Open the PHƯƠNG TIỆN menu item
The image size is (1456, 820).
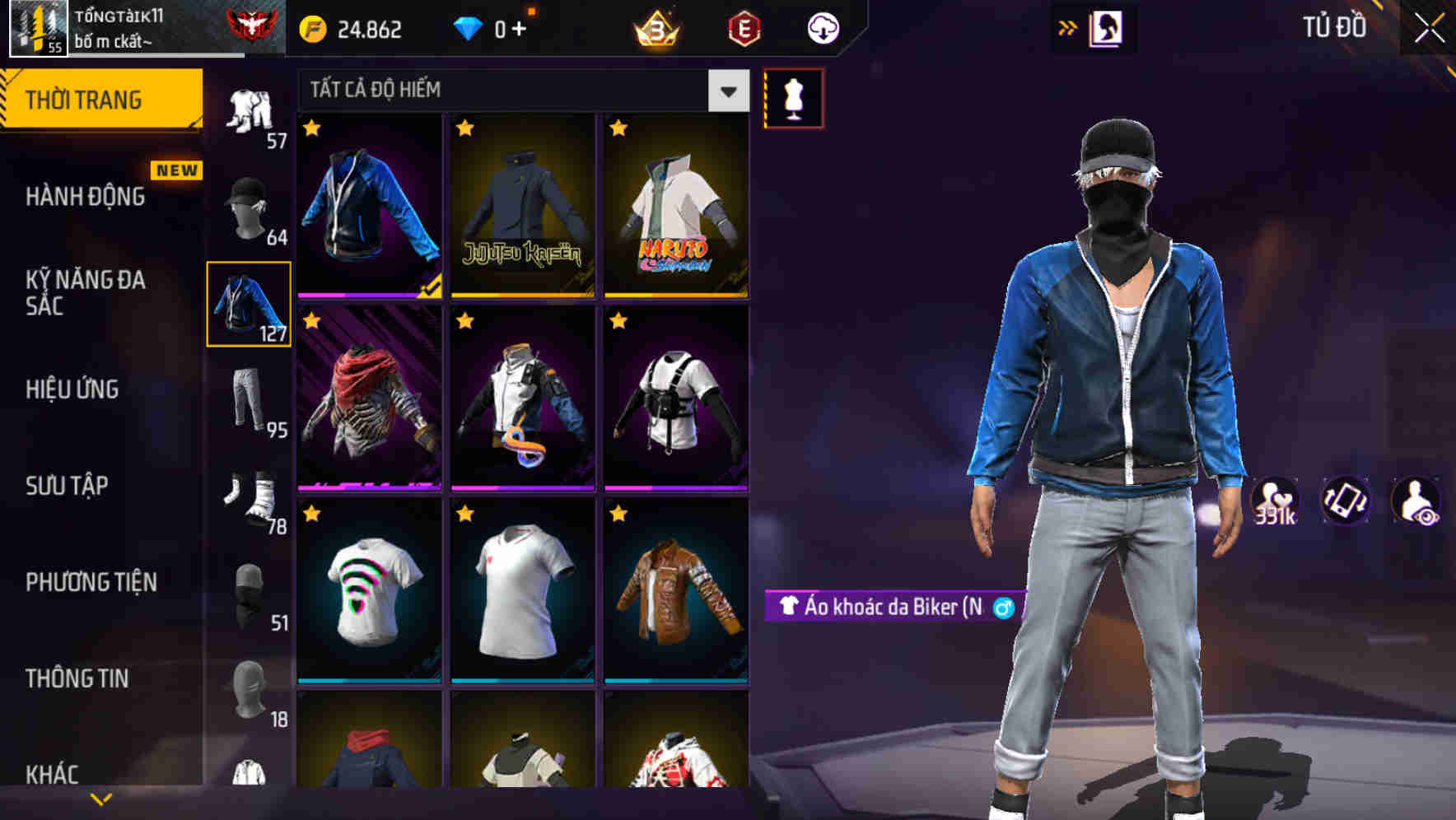click(x=91, y=581)
